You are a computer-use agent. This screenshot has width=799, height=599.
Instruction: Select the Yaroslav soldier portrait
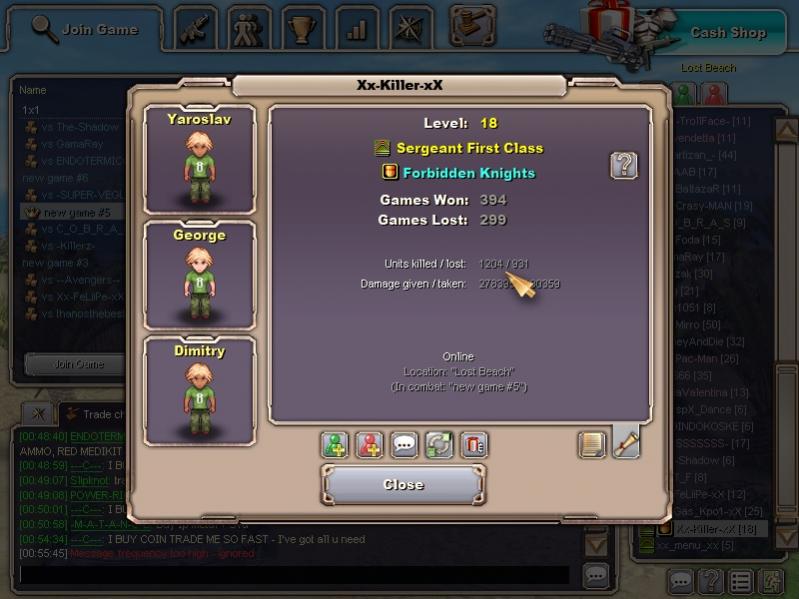(199, 160)
